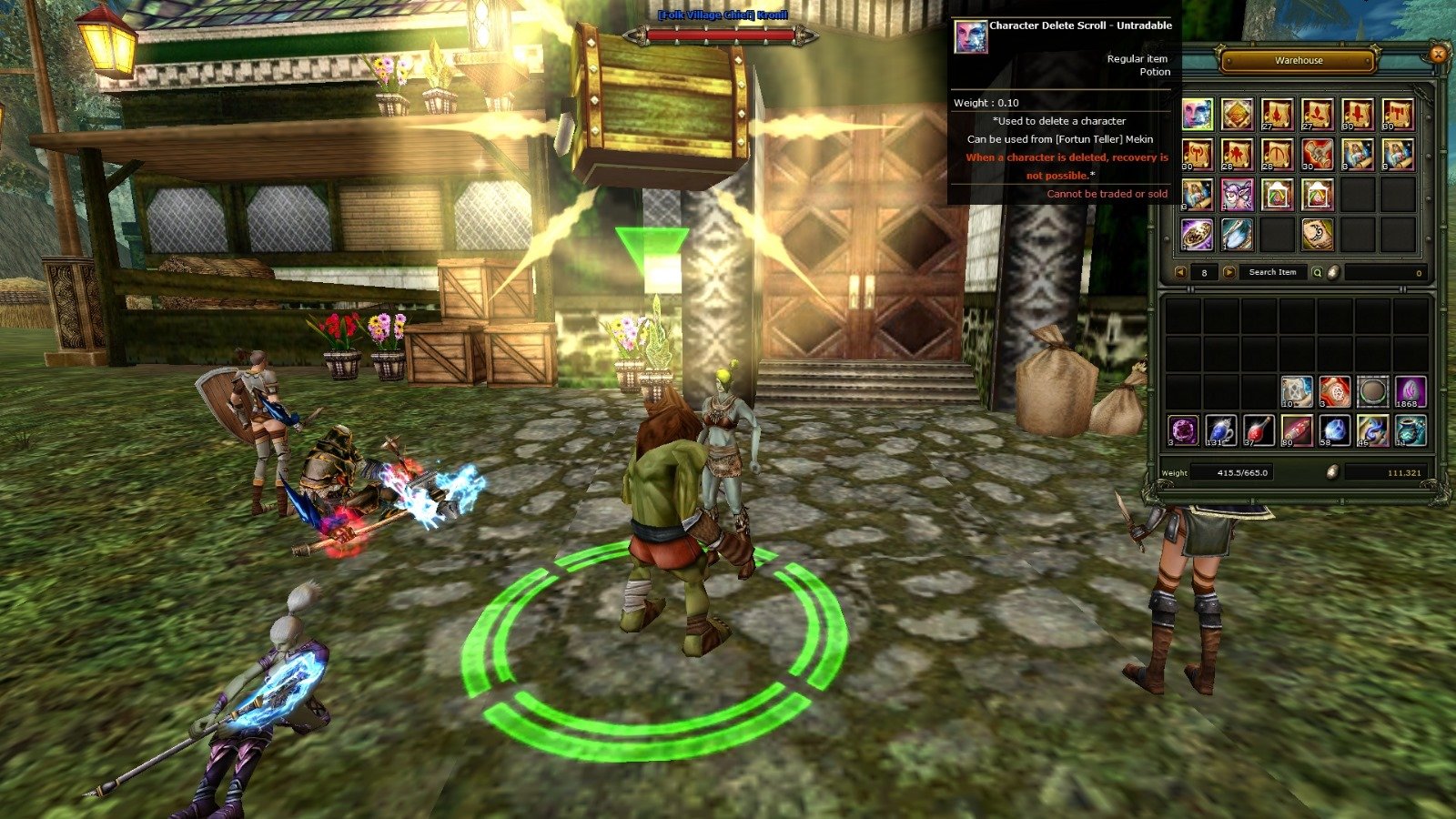Select the Character Delete Scroll face icon
This screenshot has height=819, width=1456.
[x=1198, y=115]
